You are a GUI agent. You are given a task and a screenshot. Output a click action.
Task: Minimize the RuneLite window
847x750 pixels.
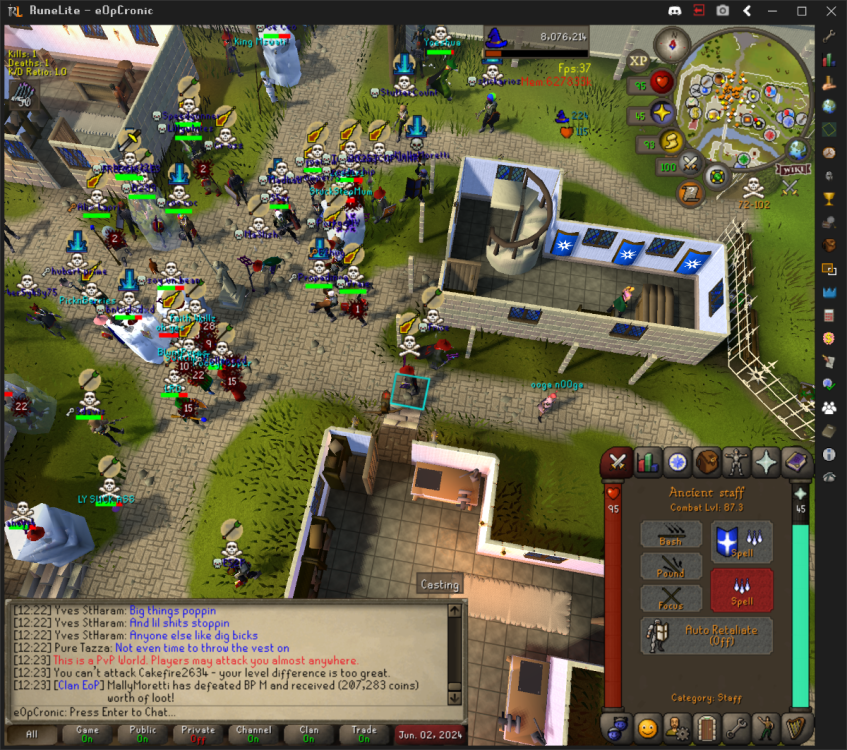tap(773, 11)
